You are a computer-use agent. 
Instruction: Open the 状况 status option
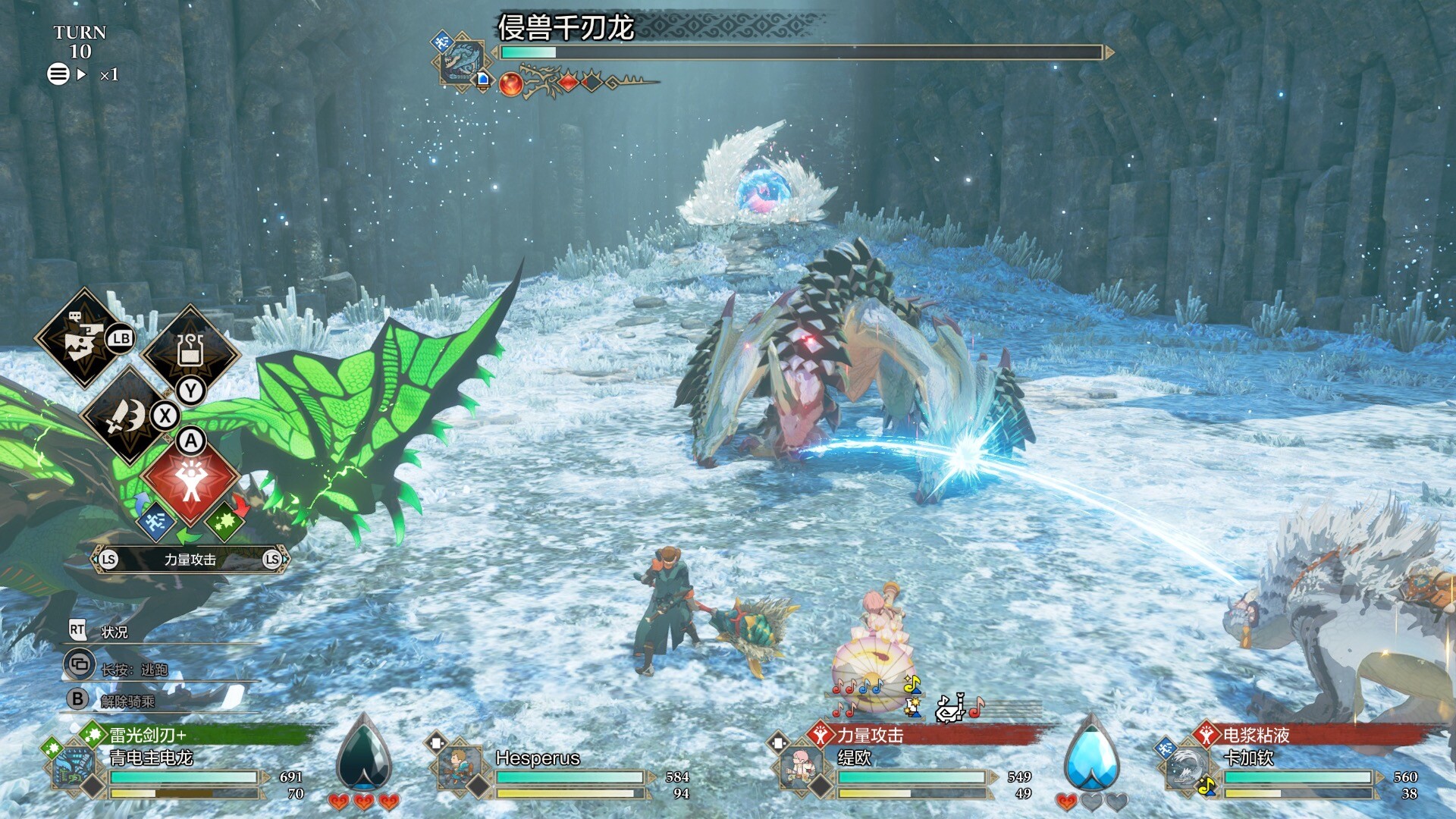[115, 632]
